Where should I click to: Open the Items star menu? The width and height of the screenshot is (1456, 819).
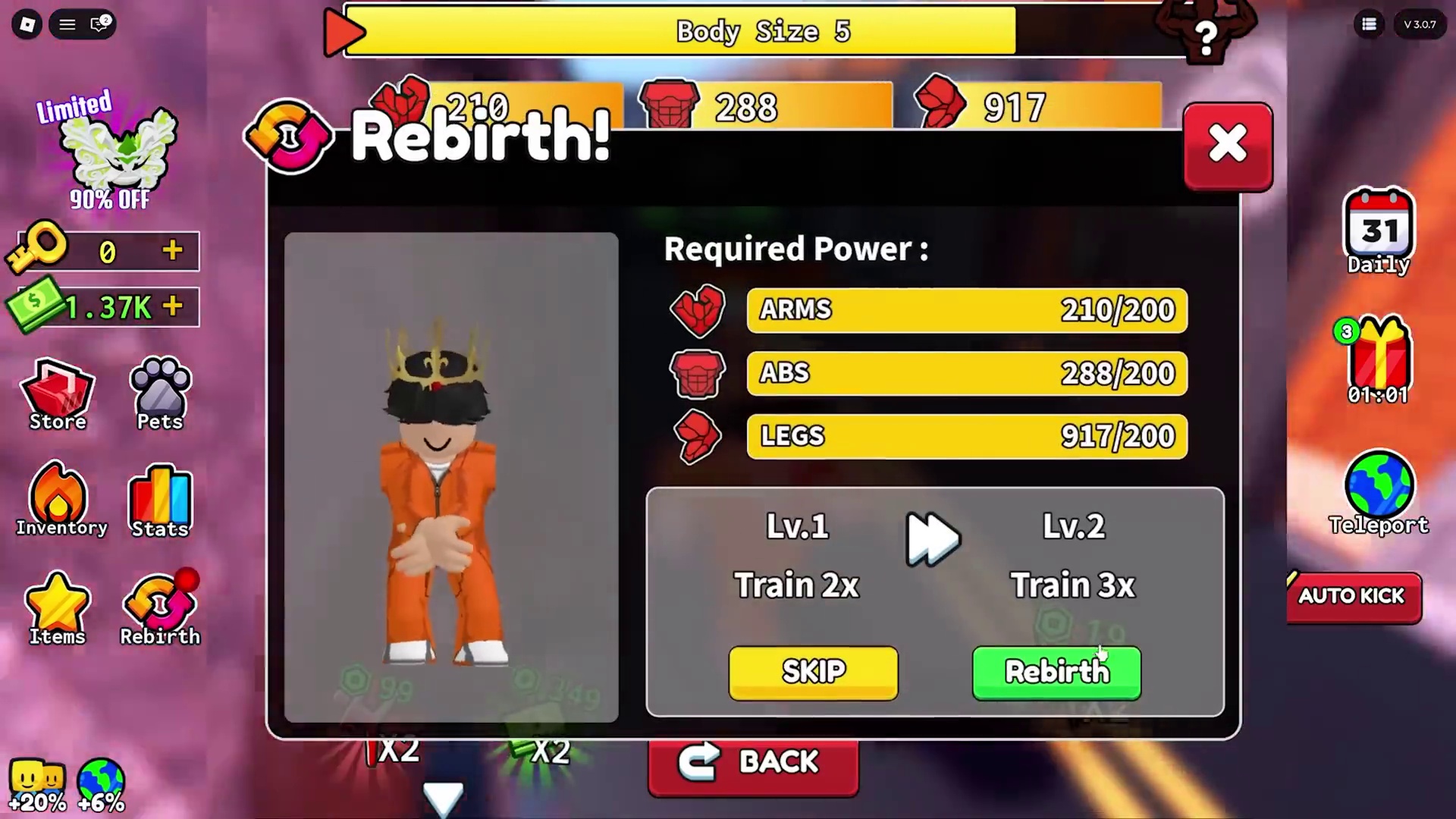pos(57,609)
